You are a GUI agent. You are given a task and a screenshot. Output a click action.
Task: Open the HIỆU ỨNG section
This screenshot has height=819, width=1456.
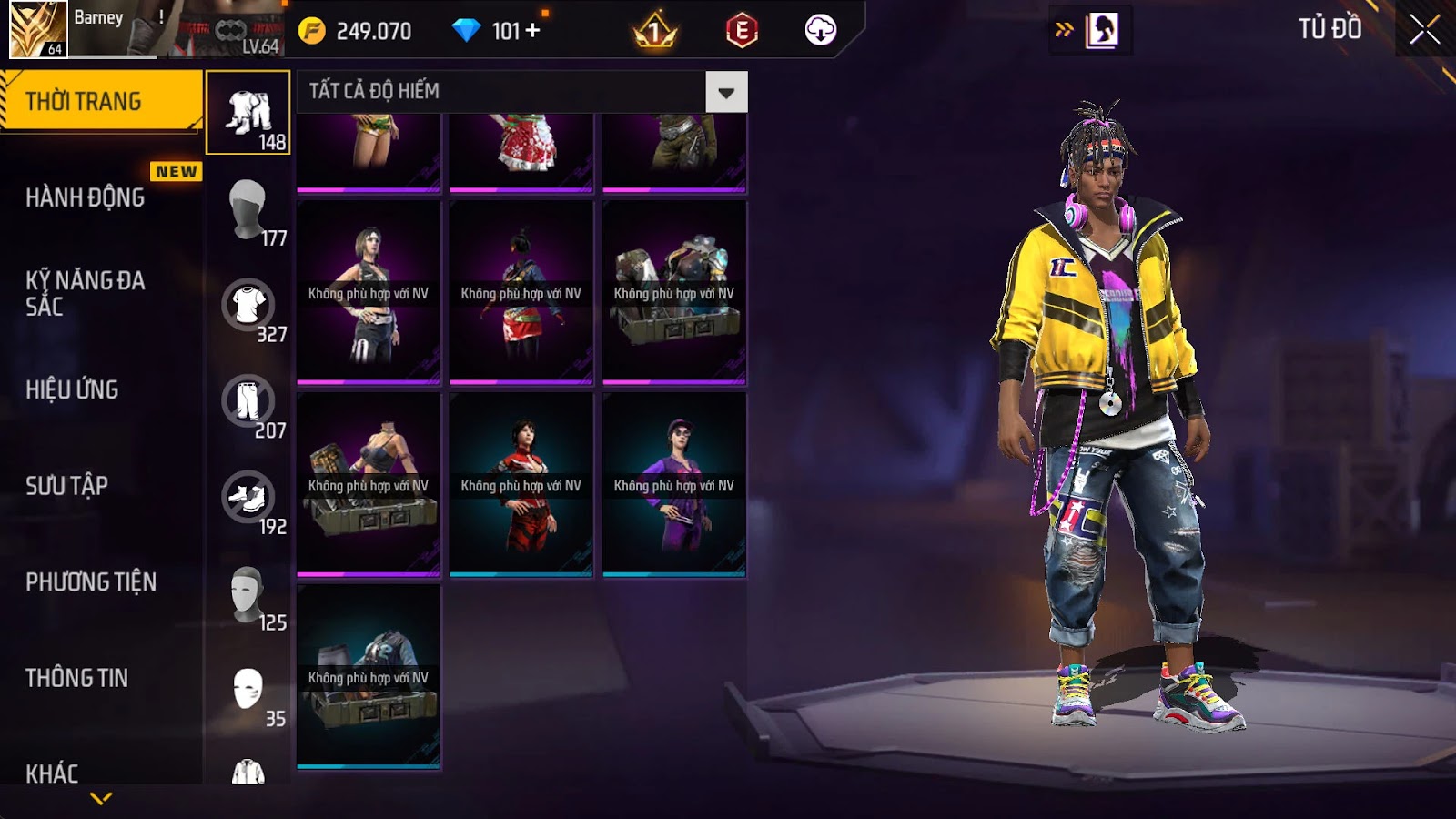[x=73, y=389]
